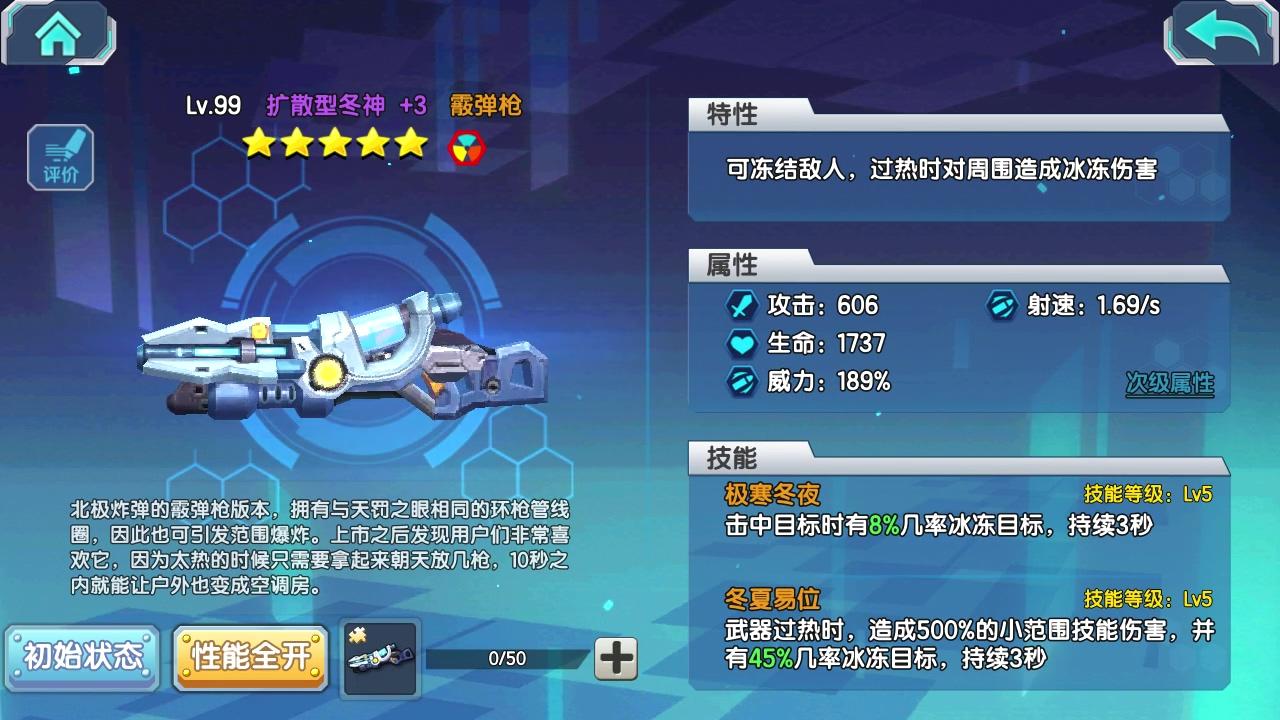Tap the red radiation element icon
This screenshot has height=720, width=1280.
coord(467,146)
